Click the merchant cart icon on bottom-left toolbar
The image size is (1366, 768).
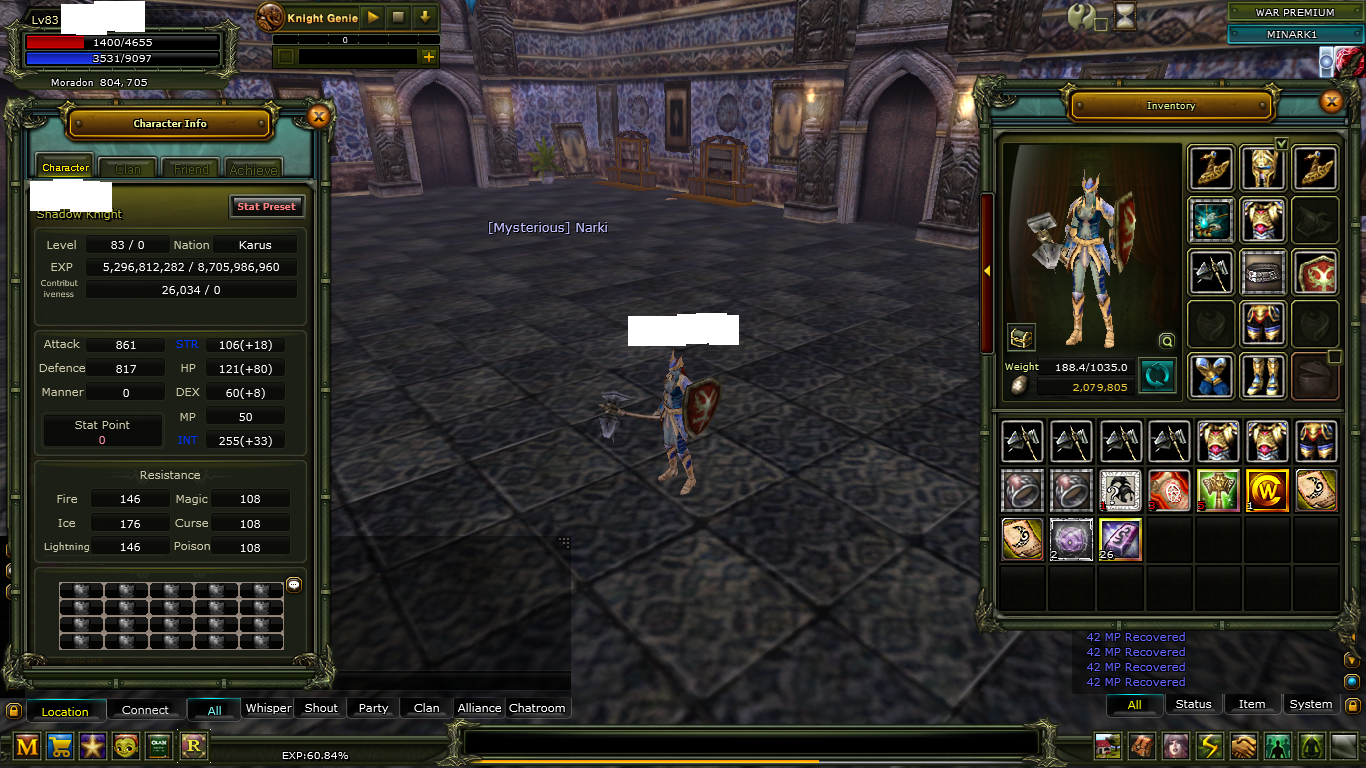coord(59,745)
